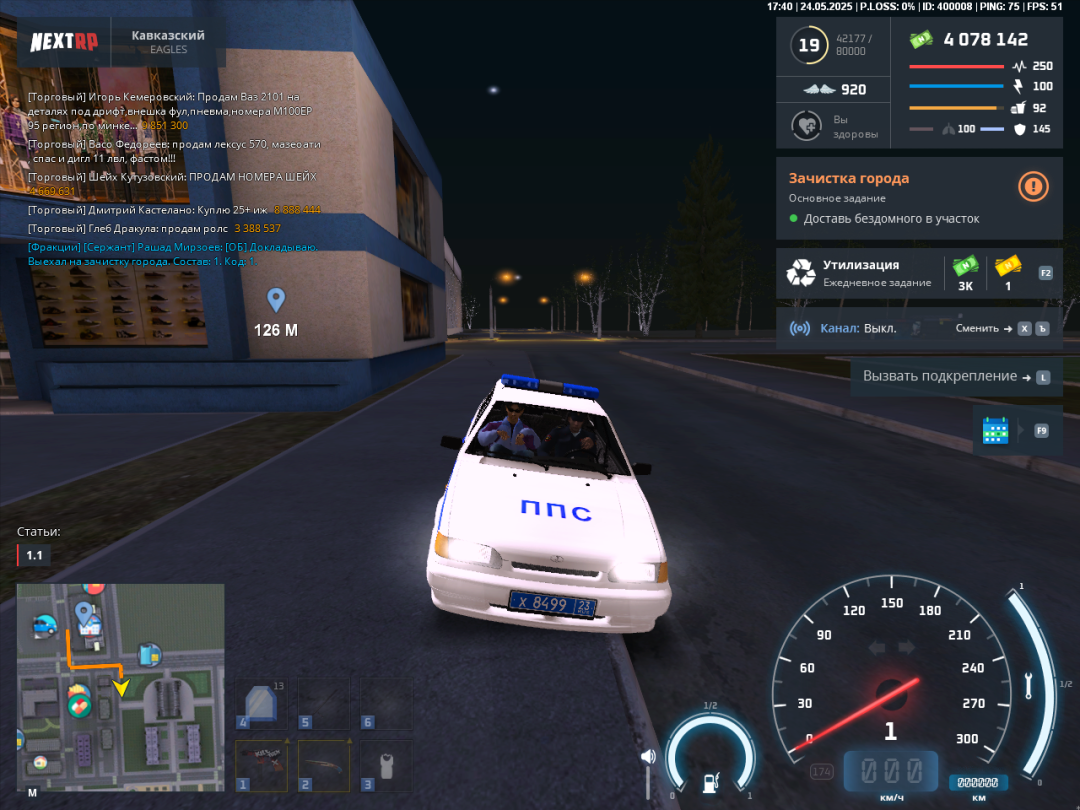Click the NEXTRP logo
Screen dimensions: 1080x810
[x=63, y=42]
